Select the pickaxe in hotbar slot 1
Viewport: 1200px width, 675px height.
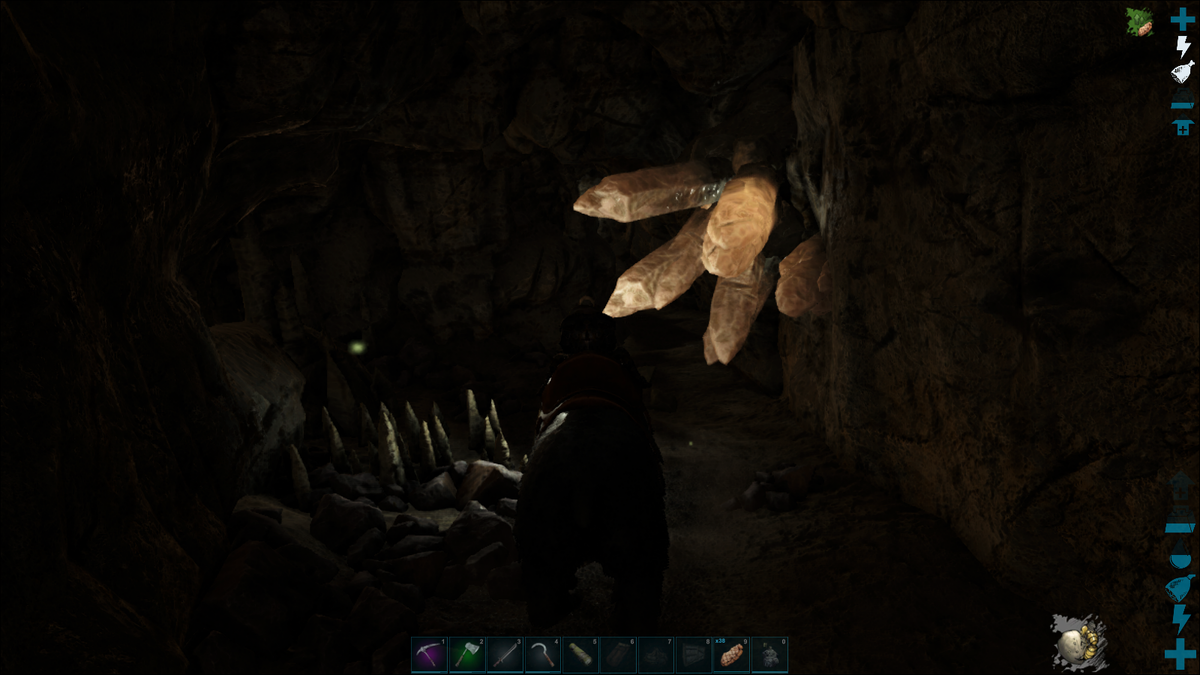(429, 655)
